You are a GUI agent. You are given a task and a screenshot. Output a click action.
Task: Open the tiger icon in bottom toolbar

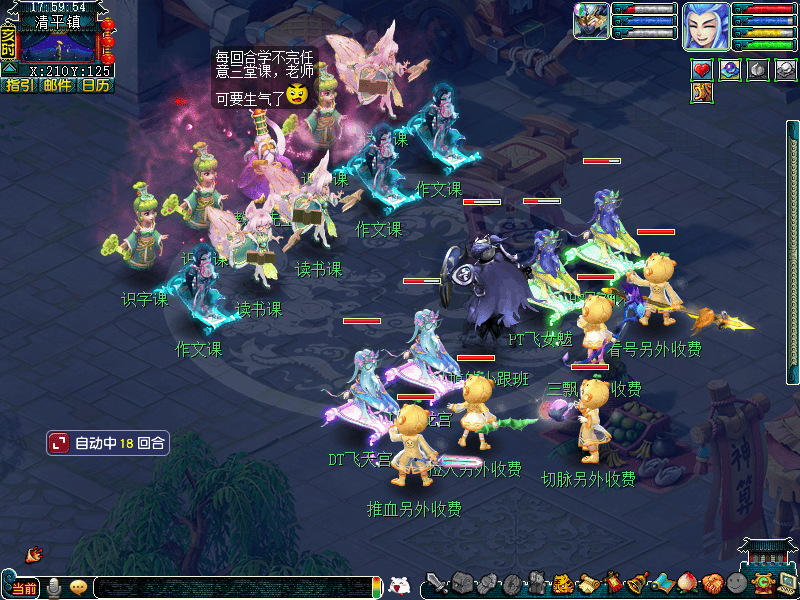coord(563,583)
